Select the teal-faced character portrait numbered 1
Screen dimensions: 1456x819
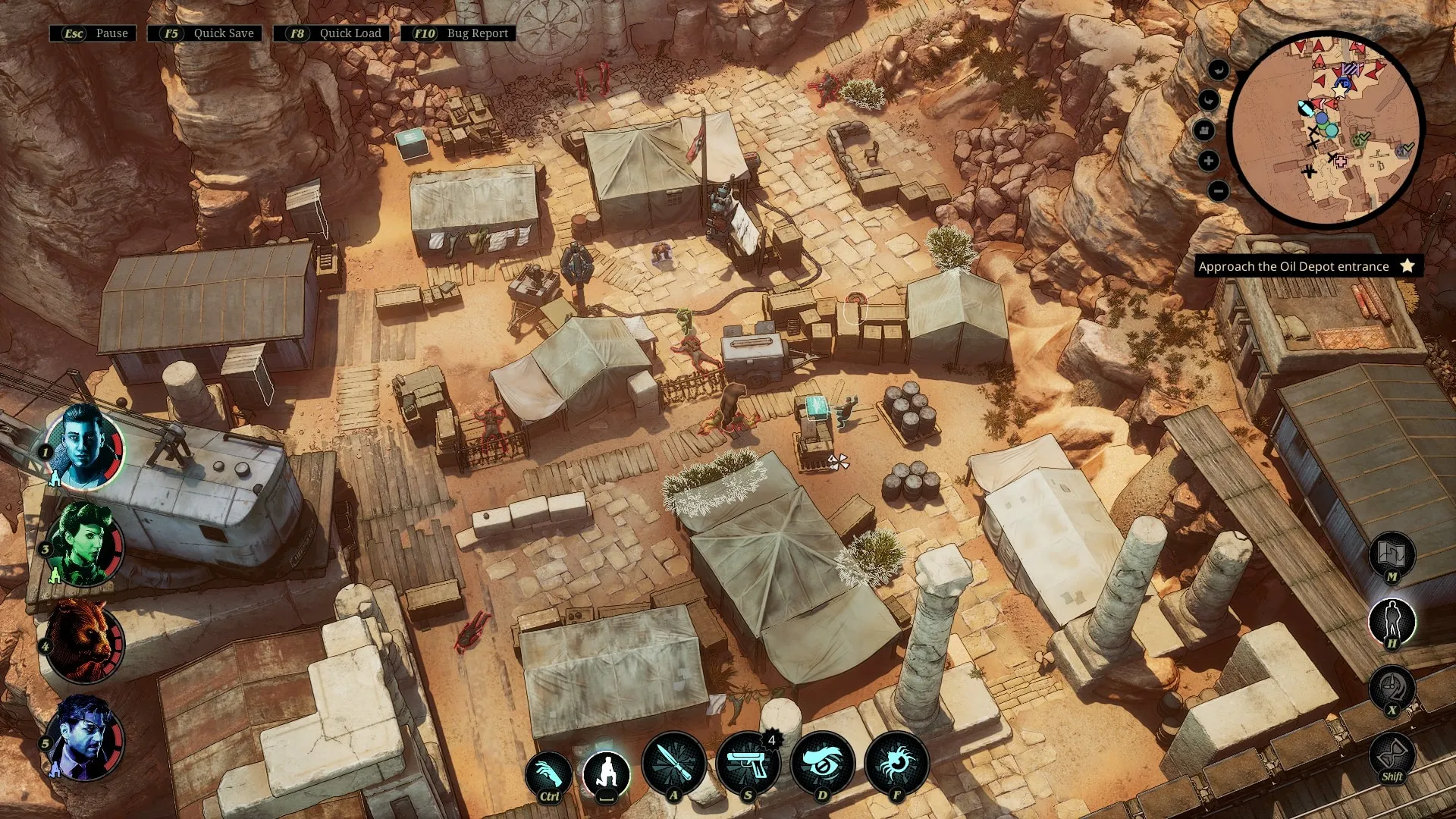point(83,447)
